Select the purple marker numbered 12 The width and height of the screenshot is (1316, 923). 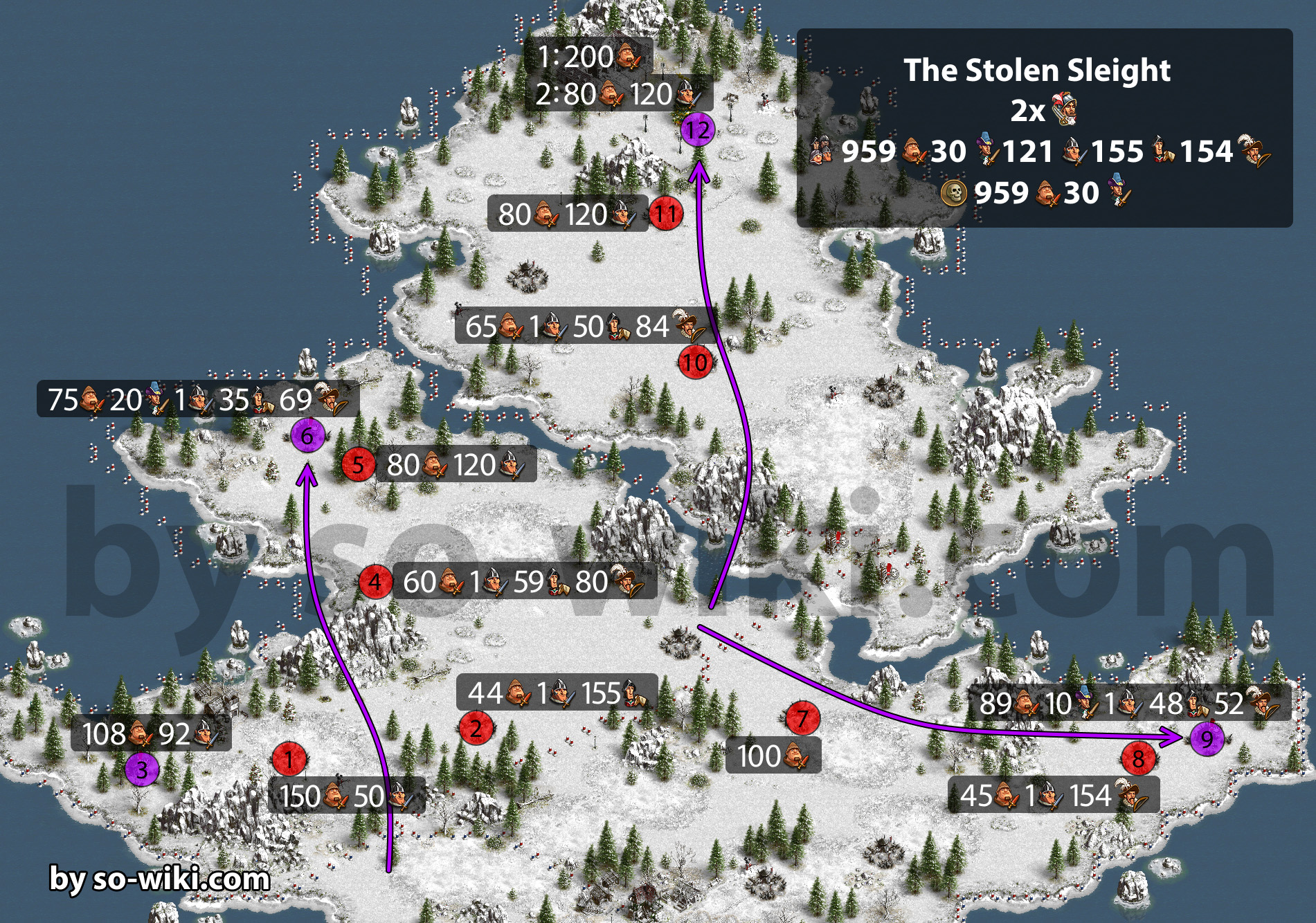tap(698, 129)
